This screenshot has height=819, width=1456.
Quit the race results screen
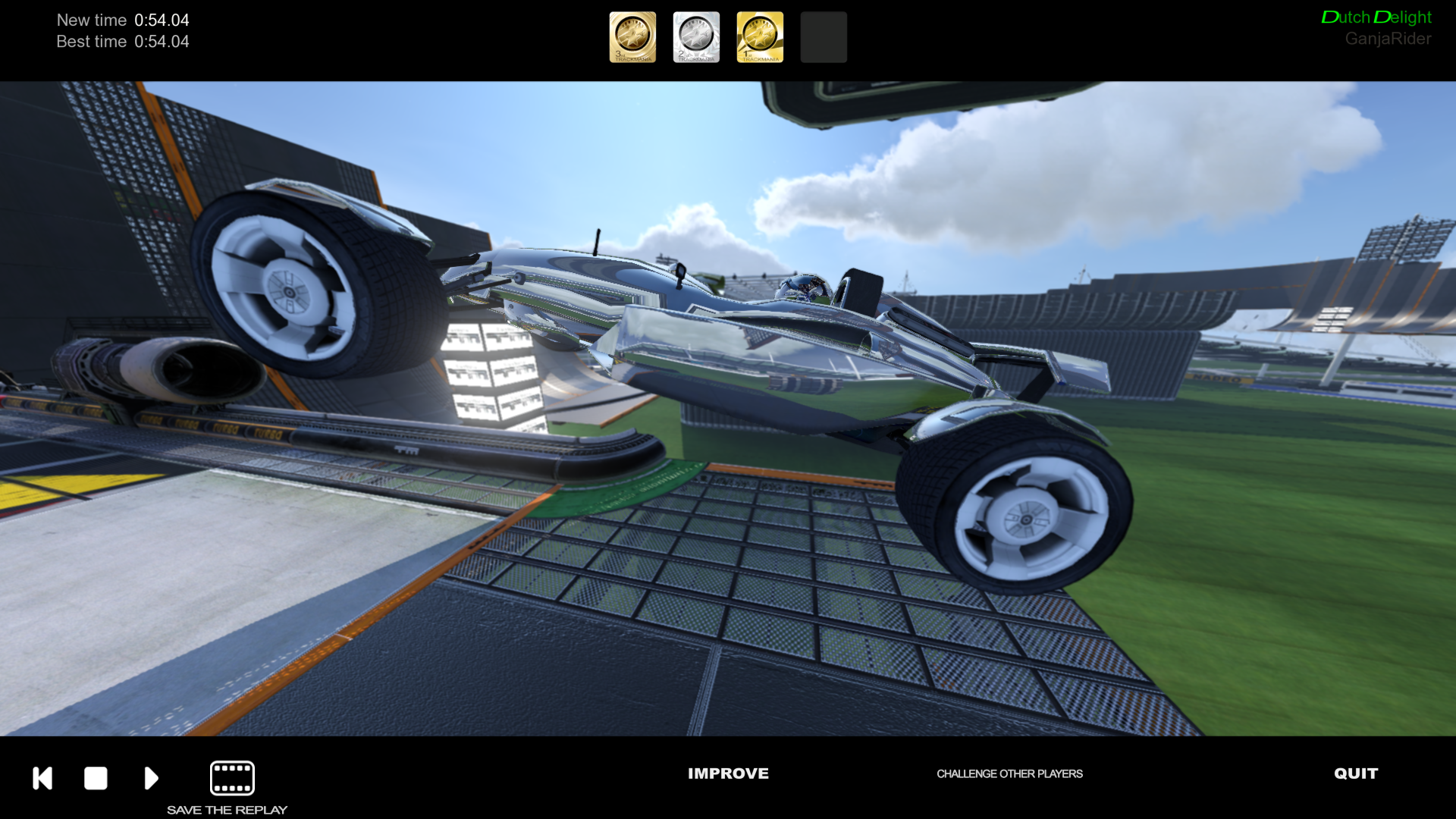[1356, 773]
